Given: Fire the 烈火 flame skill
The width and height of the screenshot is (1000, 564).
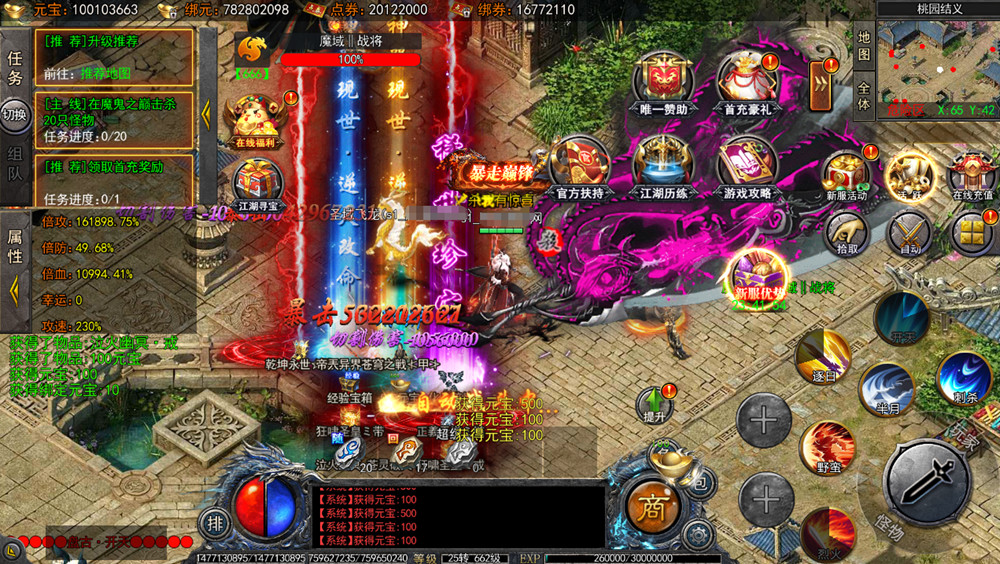Looking at the screenshot, I should click(x=828, y=532).
